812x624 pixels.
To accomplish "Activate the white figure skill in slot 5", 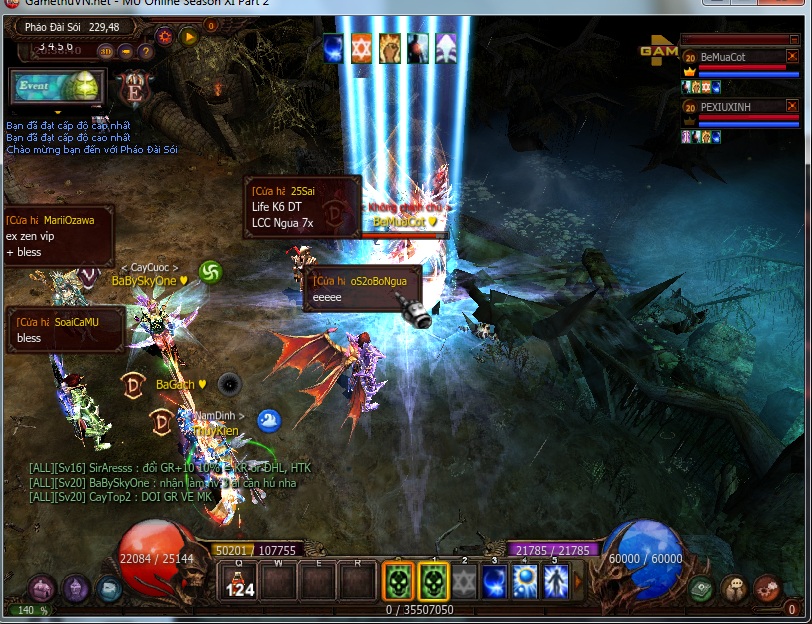I will pos(556,582).
